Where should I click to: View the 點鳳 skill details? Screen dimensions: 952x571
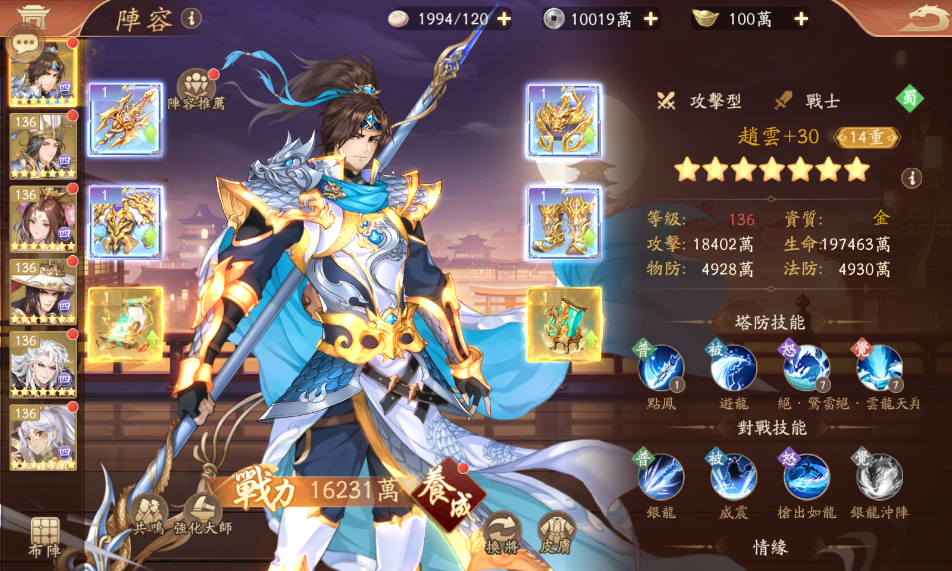click(x=661, y=368)
